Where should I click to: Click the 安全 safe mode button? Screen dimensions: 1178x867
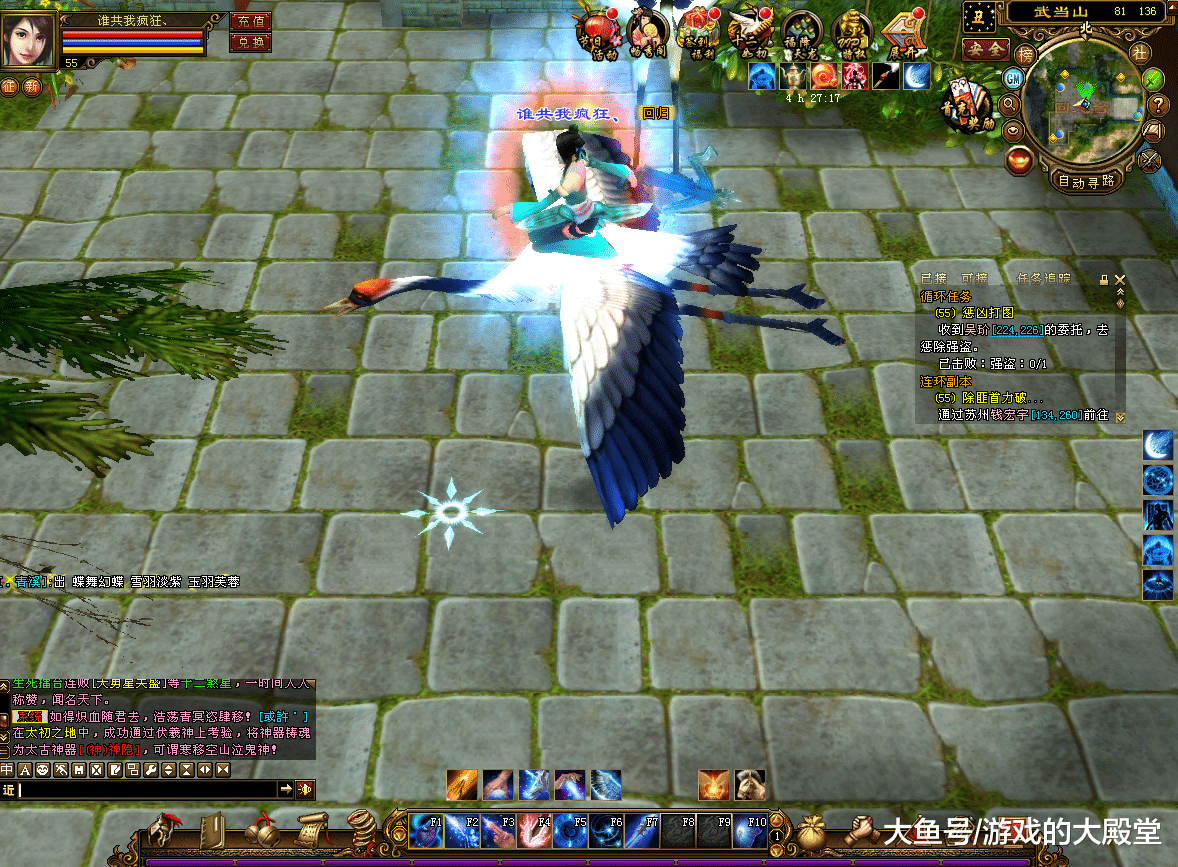tap(985, 48)
